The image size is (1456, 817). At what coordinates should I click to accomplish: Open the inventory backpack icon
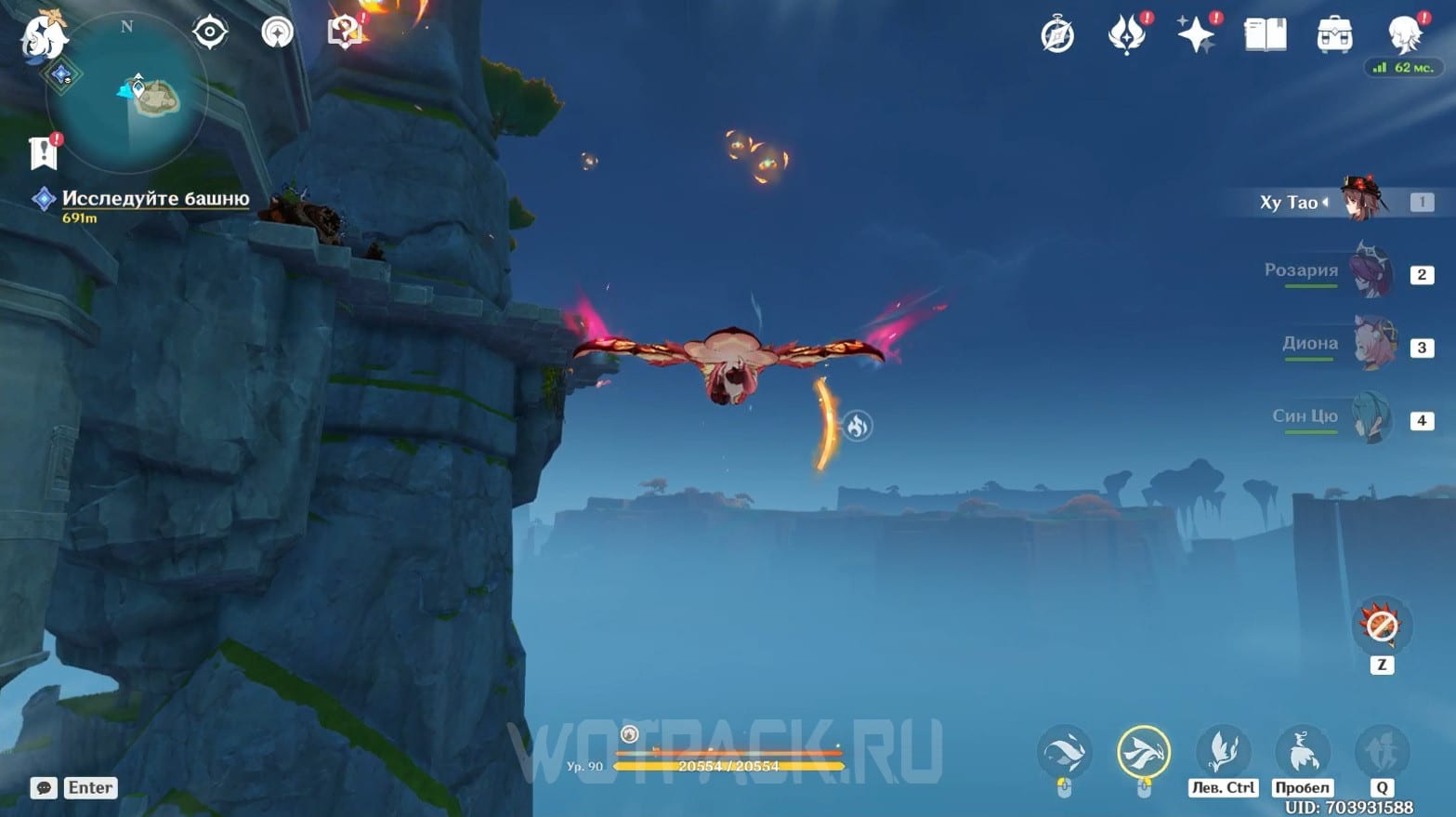pos(1334,35)
